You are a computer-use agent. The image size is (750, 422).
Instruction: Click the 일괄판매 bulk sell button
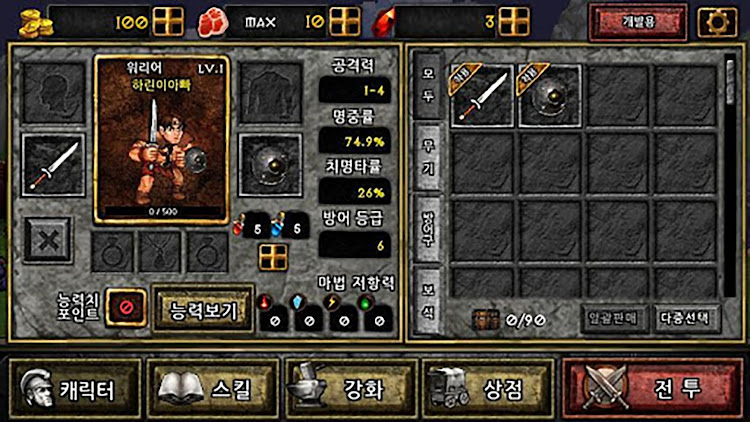615,319
